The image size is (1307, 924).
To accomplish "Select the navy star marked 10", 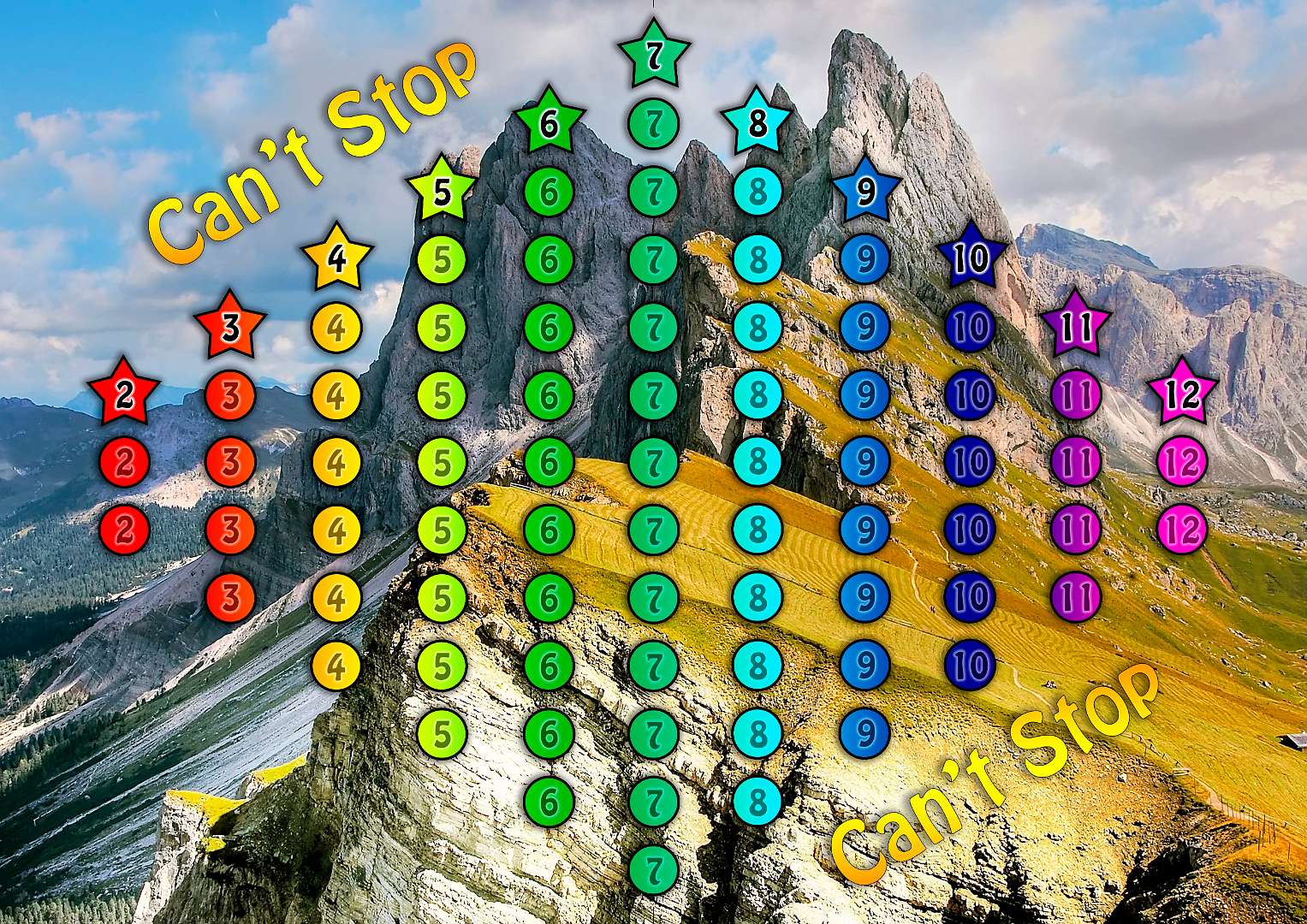I will (971, 258).
